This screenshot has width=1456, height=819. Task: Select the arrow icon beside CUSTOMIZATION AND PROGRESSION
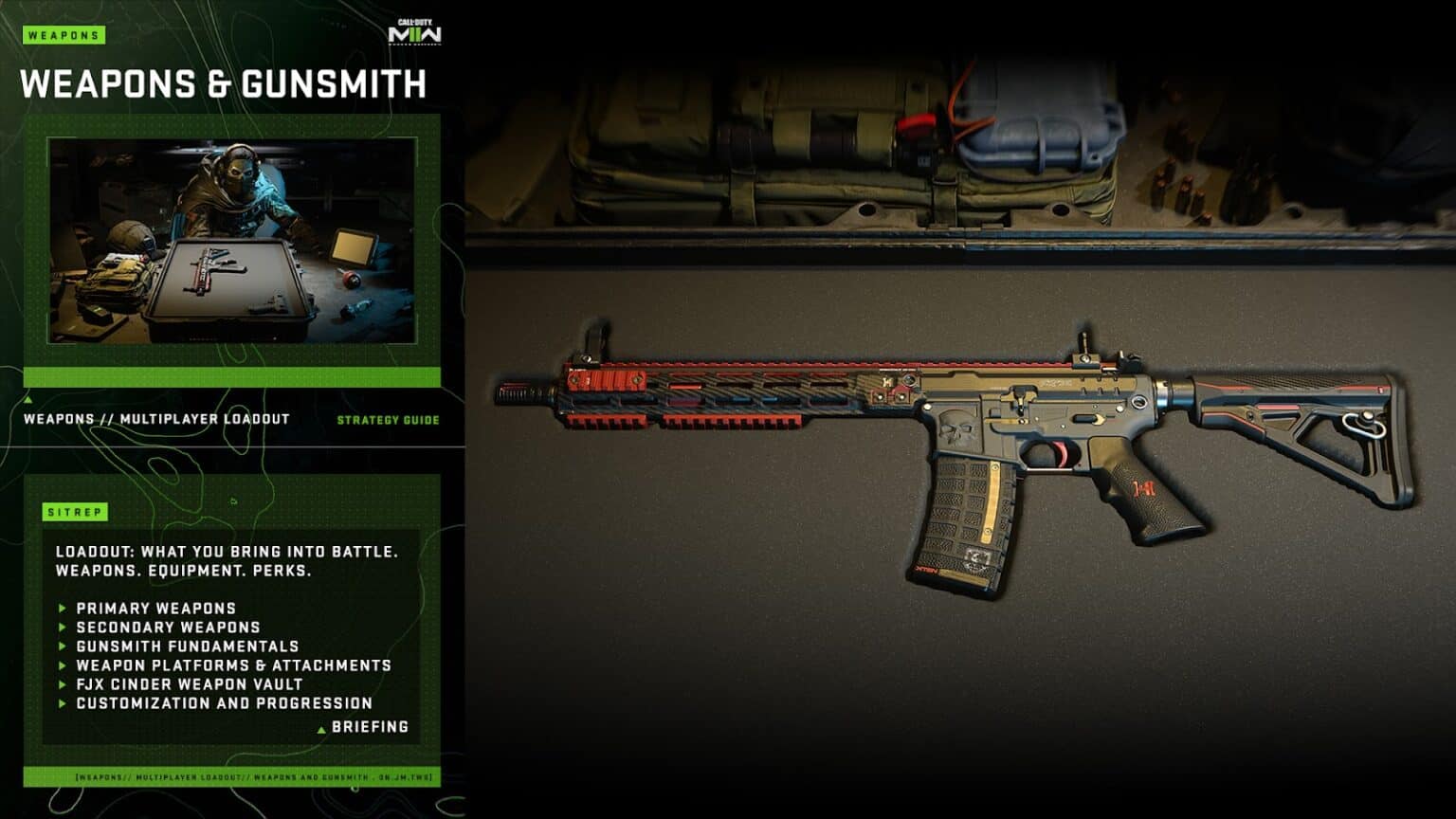[61, 704]
